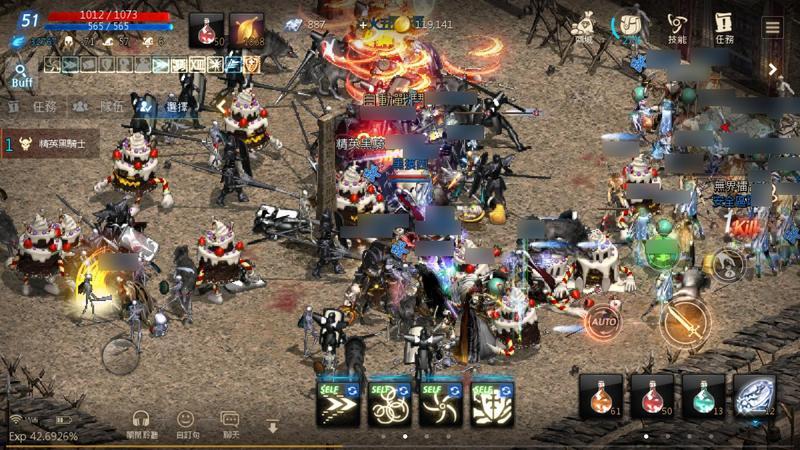The width and height of the screenshot is (800, 450).
Task: Switch to the 任務 quest tab
Action: [37, 106]
